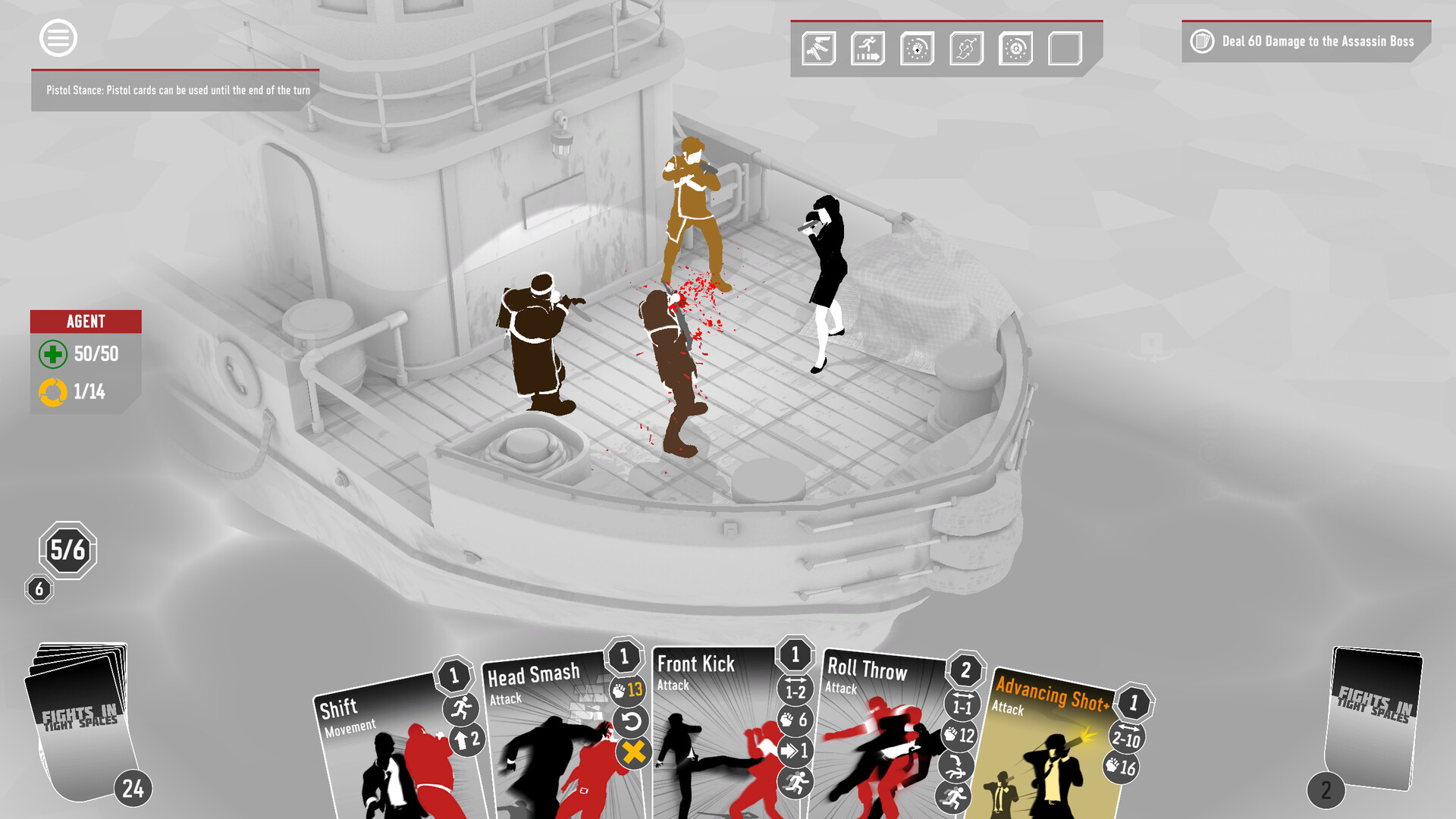Click the empty slot at the end of the stance bar

click(1064, 49)
